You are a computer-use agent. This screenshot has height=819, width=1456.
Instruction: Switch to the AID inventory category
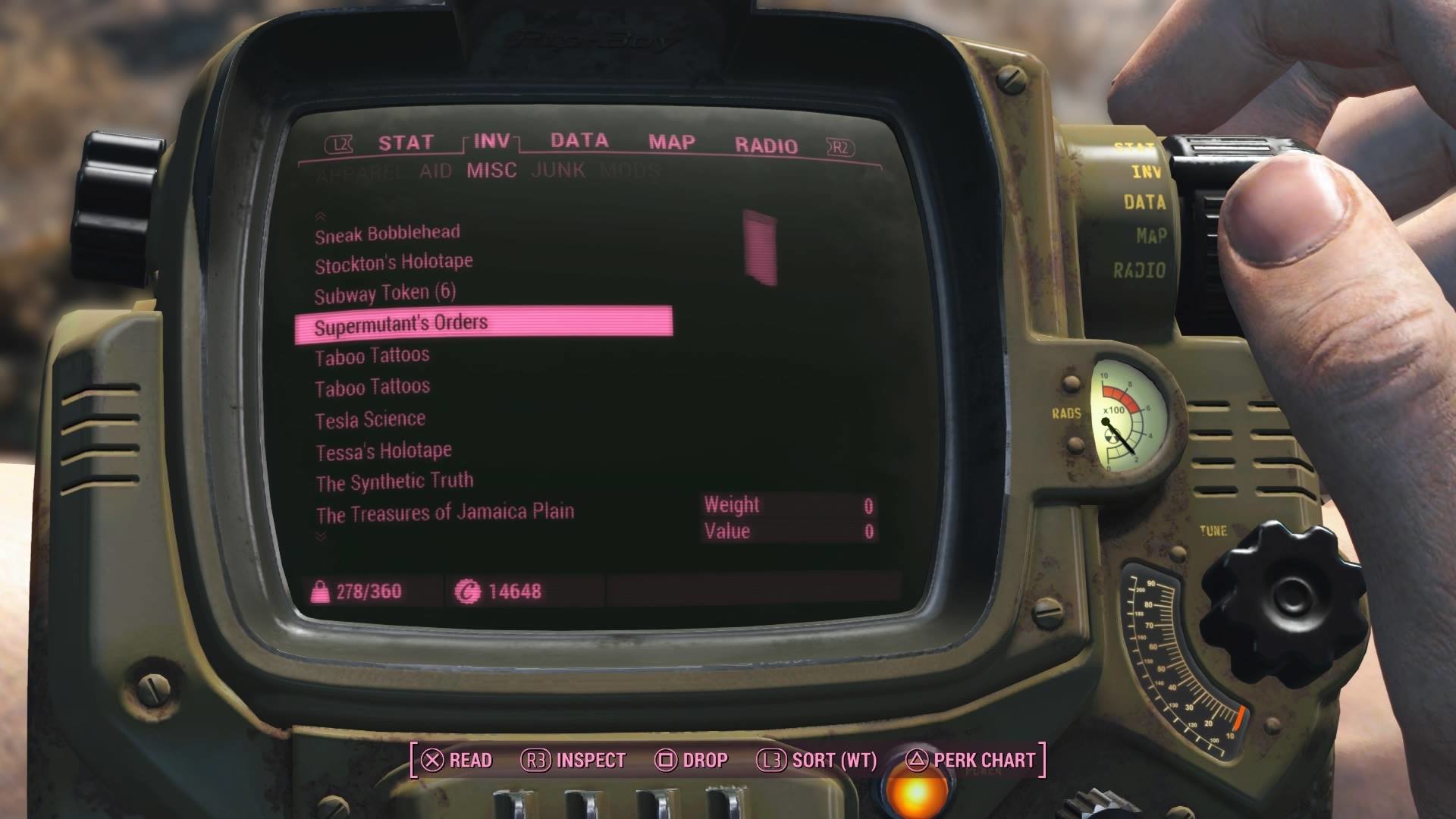[x=435, y=171]
